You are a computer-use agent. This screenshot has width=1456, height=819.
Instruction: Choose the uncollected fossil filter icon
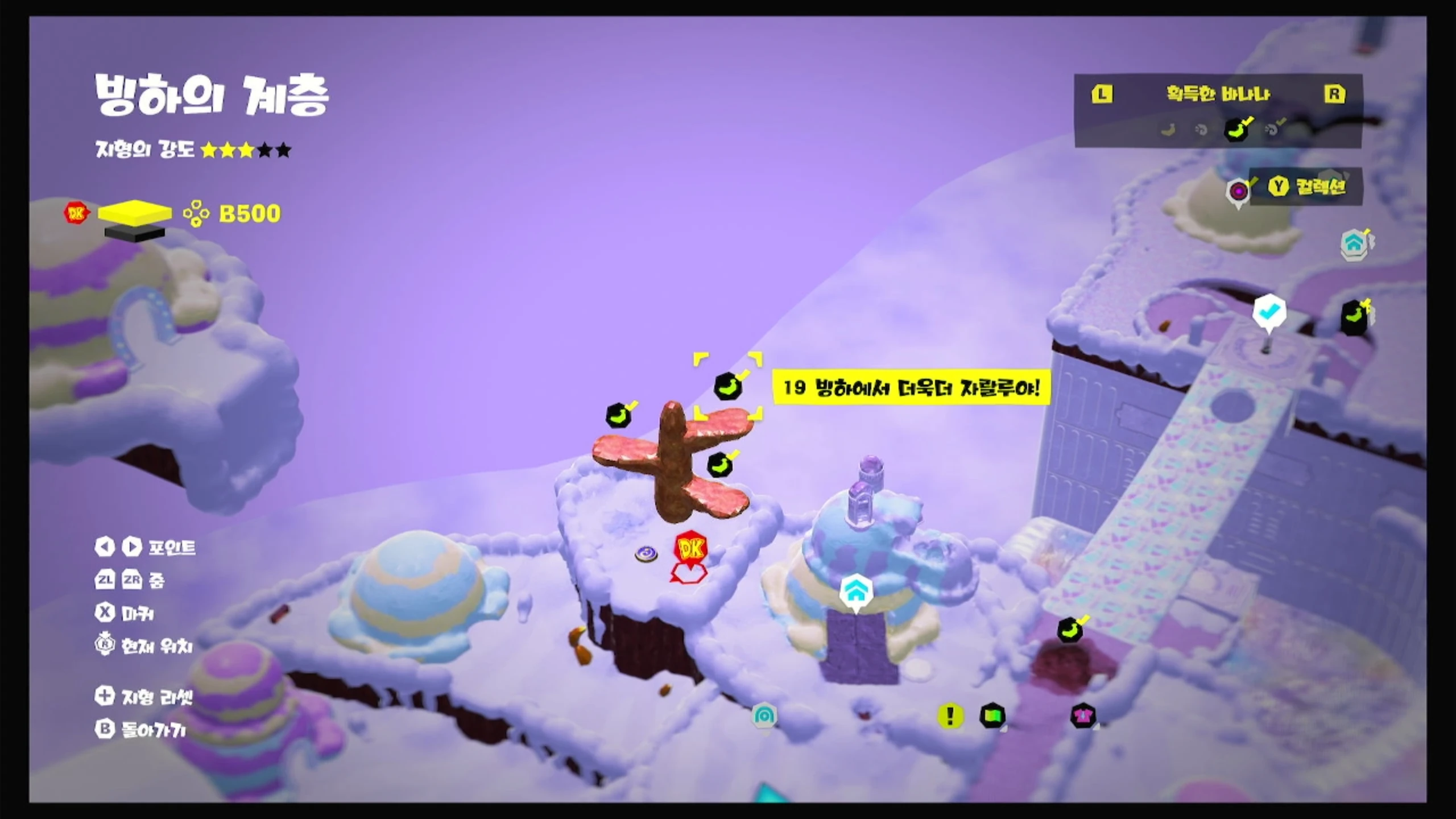[x=1201, y=130]
